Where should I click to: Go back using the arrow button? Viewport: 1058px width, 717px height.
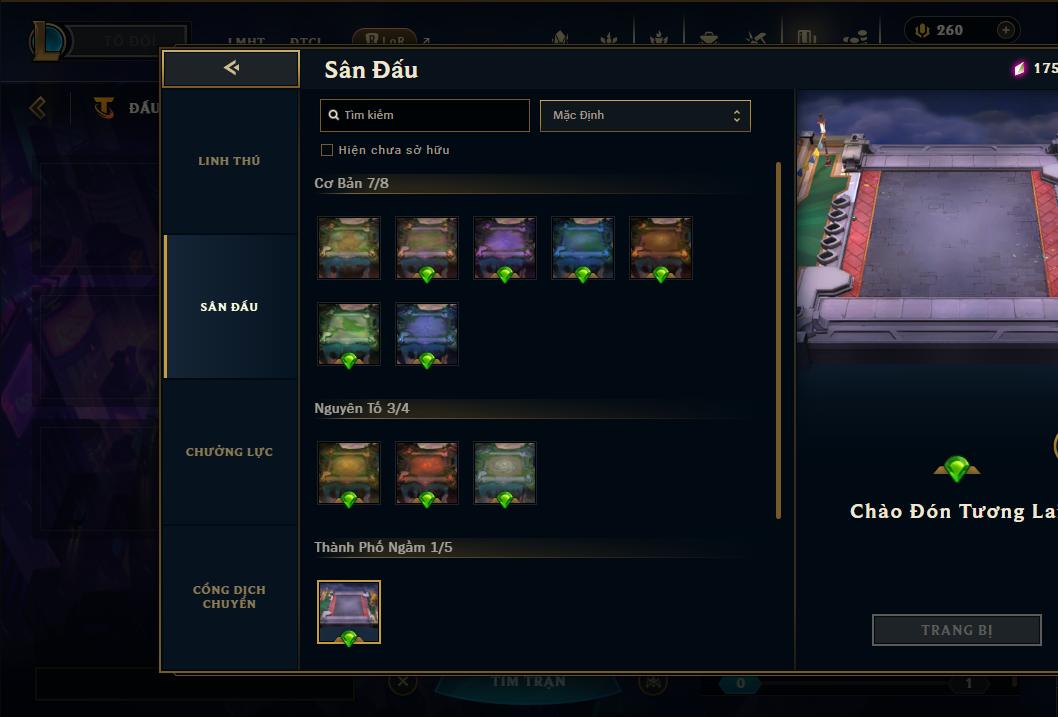point(231,68)
